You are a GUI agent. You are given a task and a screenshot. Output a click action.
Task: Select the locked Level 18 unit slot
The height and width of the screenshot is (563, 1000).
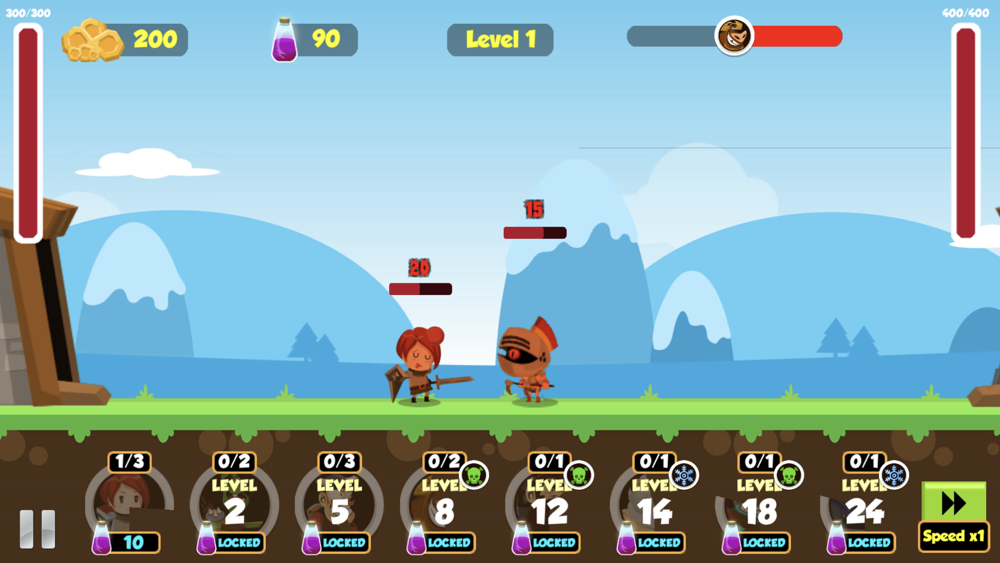pos(759,507)
